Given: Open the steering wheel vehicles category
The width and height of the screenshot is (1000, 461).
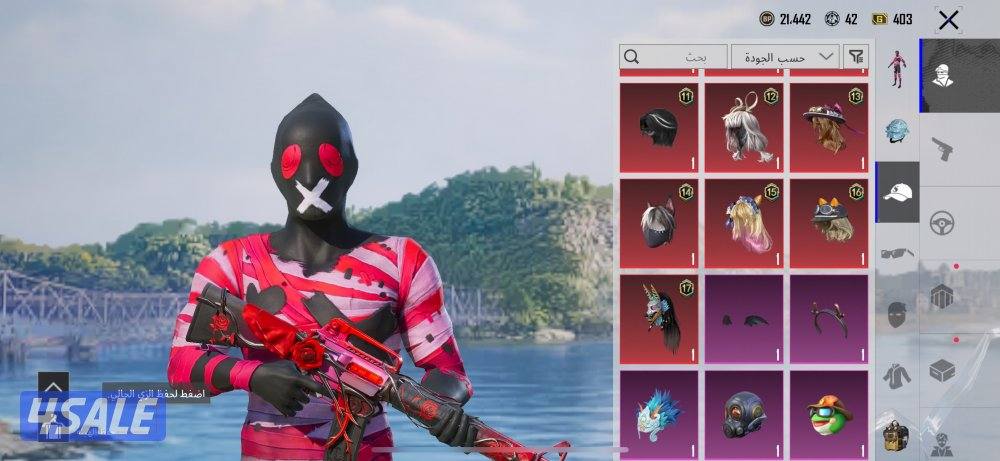Looking at the screenshot, I should (x=942, y=222).
